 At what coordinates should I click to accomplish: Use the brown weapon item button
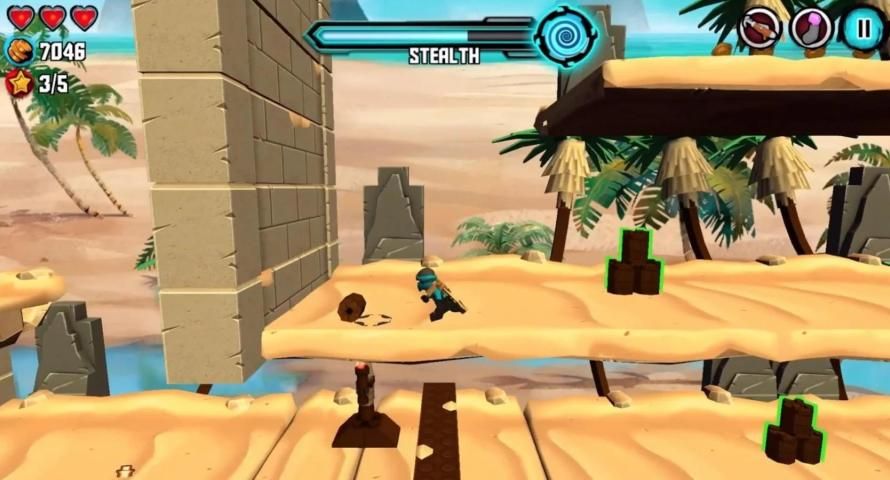pos(760,28)
